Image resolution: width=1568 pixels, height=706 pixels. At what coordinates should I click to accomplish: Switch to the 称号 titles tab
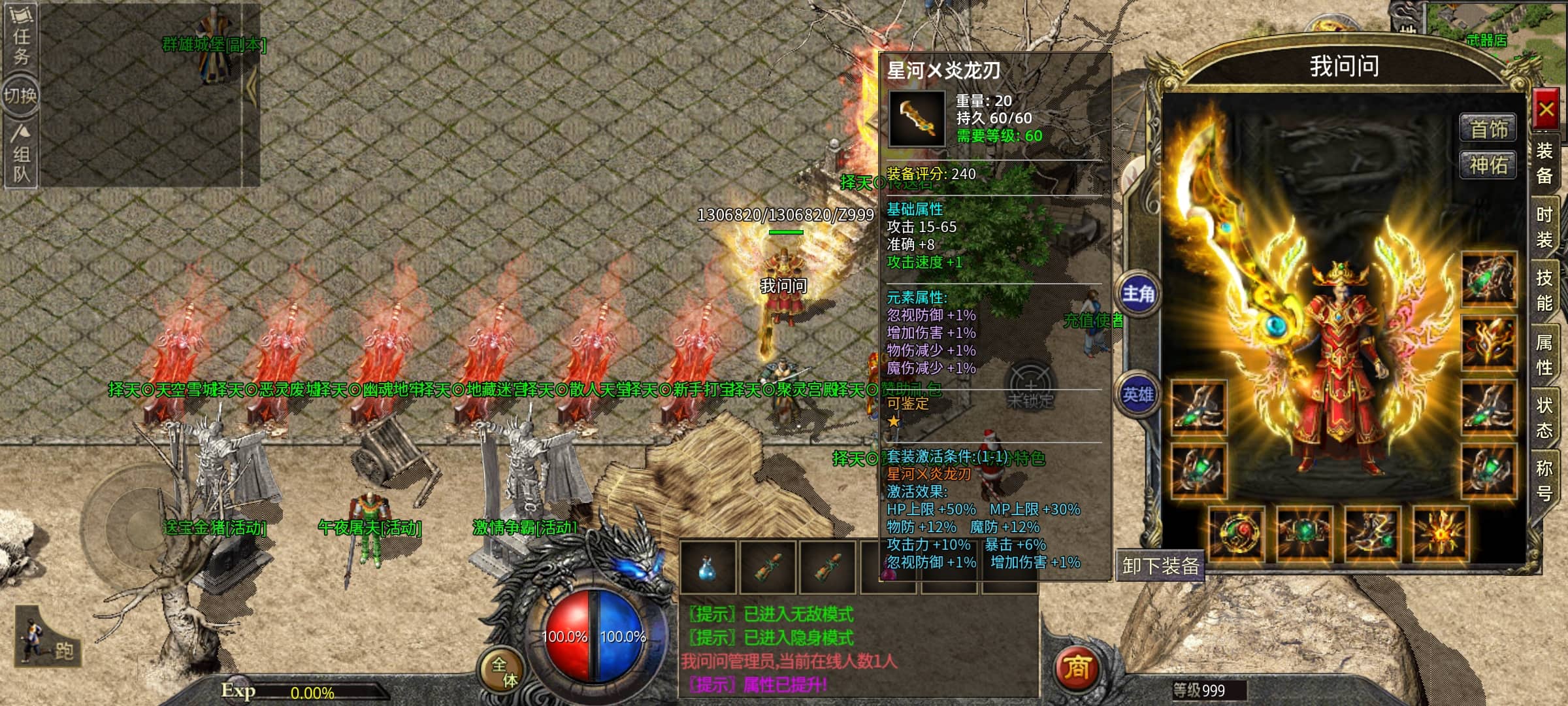tap(1544, 480)
